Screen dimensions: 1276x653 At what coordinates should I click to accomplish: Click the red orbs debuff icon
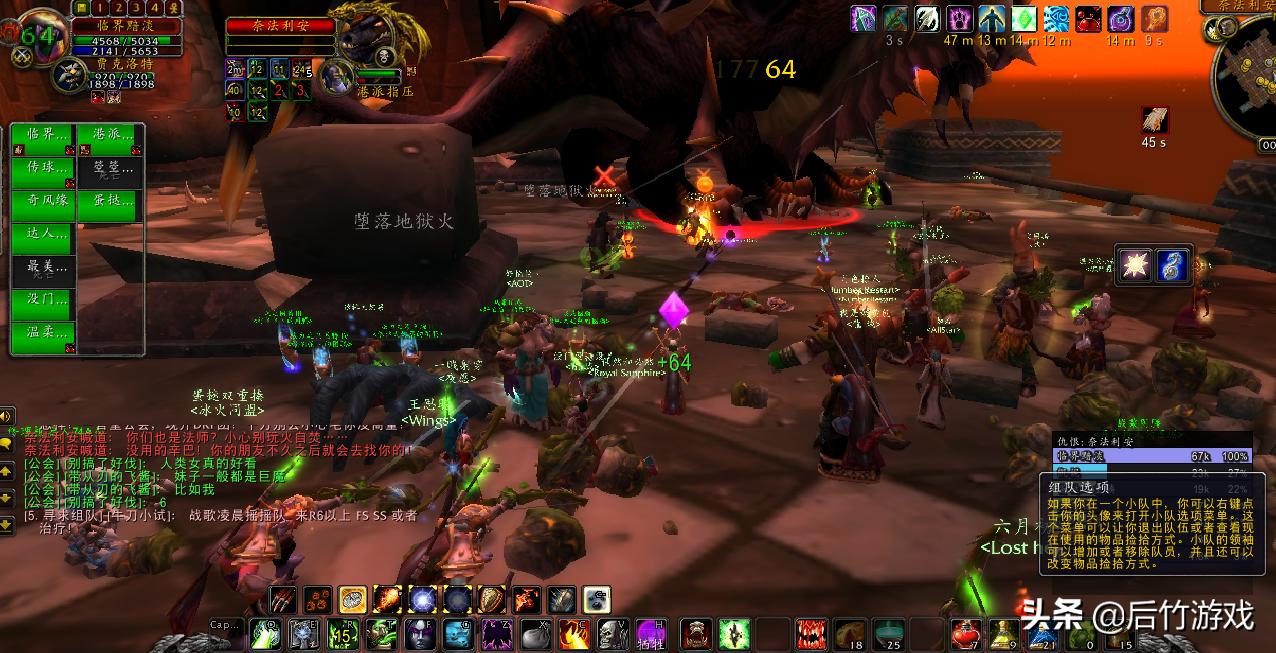1088,19
